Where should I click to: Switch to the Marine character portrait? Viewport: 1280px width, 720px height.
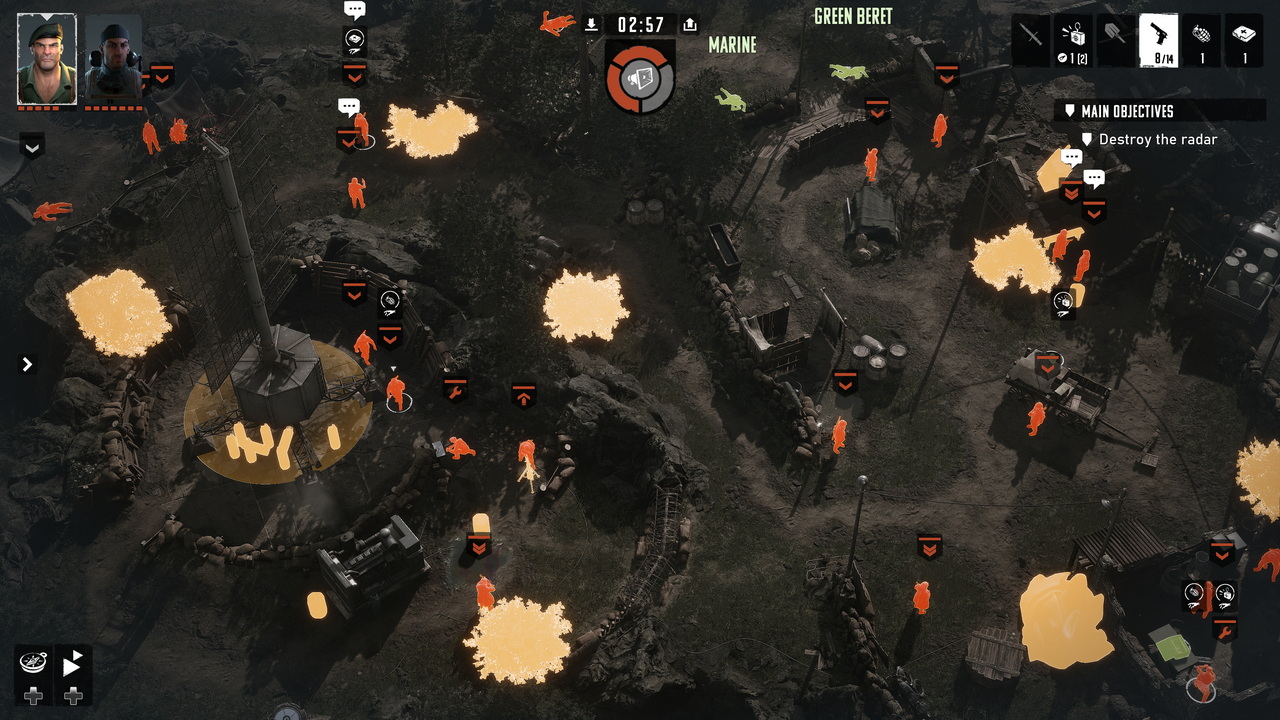tap(113, 58)
